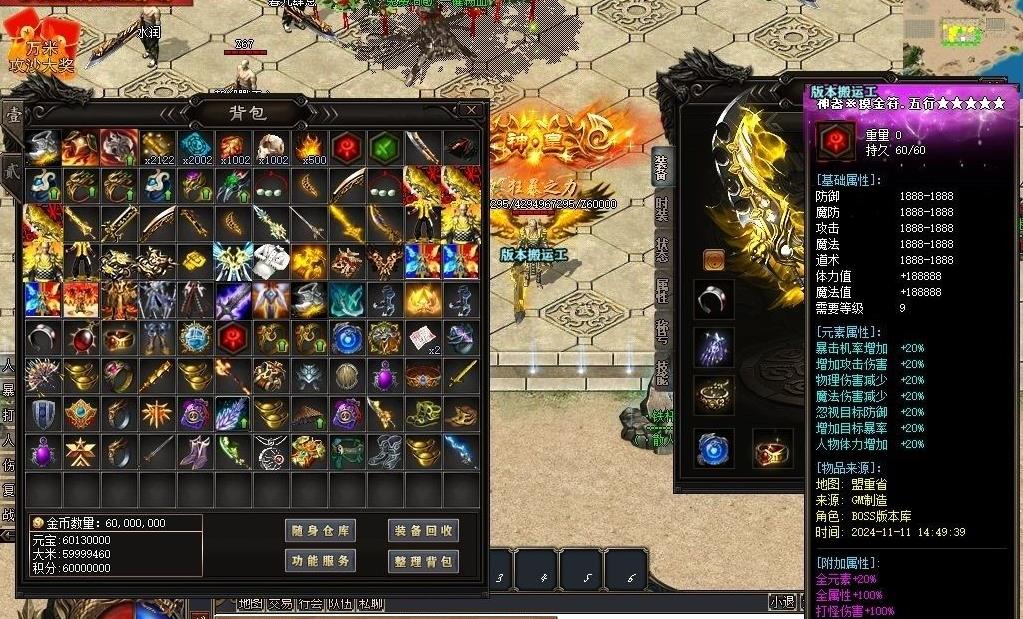Viewport: 1023px width, 619px height.
Task: Open the 时装 fashion tab
Action: tap(661, 208)
